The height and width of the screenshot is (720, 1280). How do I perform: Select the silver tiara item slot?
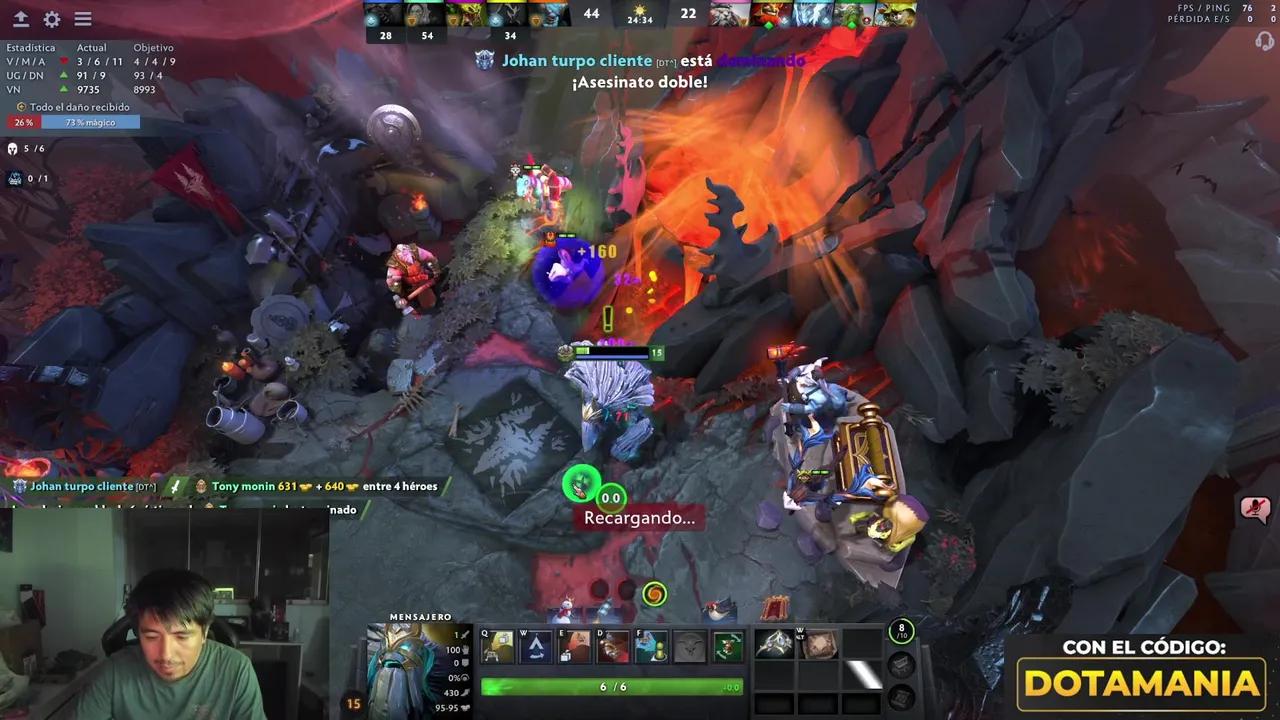[x=774, y=644]
